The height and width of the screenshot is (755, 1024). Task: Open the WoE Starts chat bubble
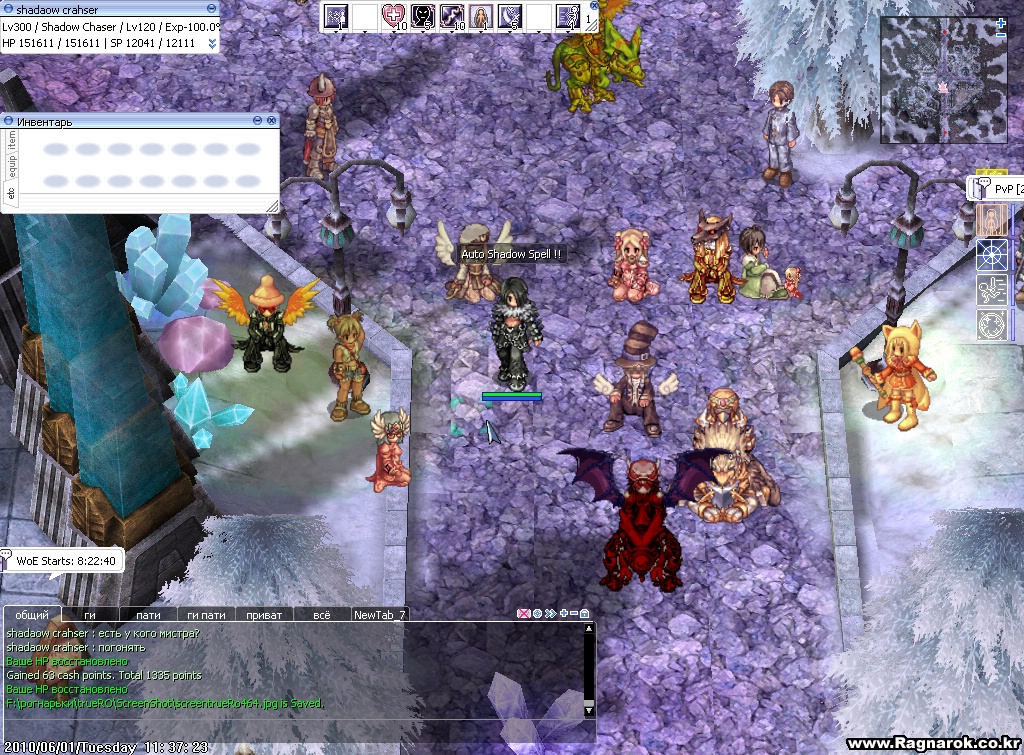click(x=64, y=560)
